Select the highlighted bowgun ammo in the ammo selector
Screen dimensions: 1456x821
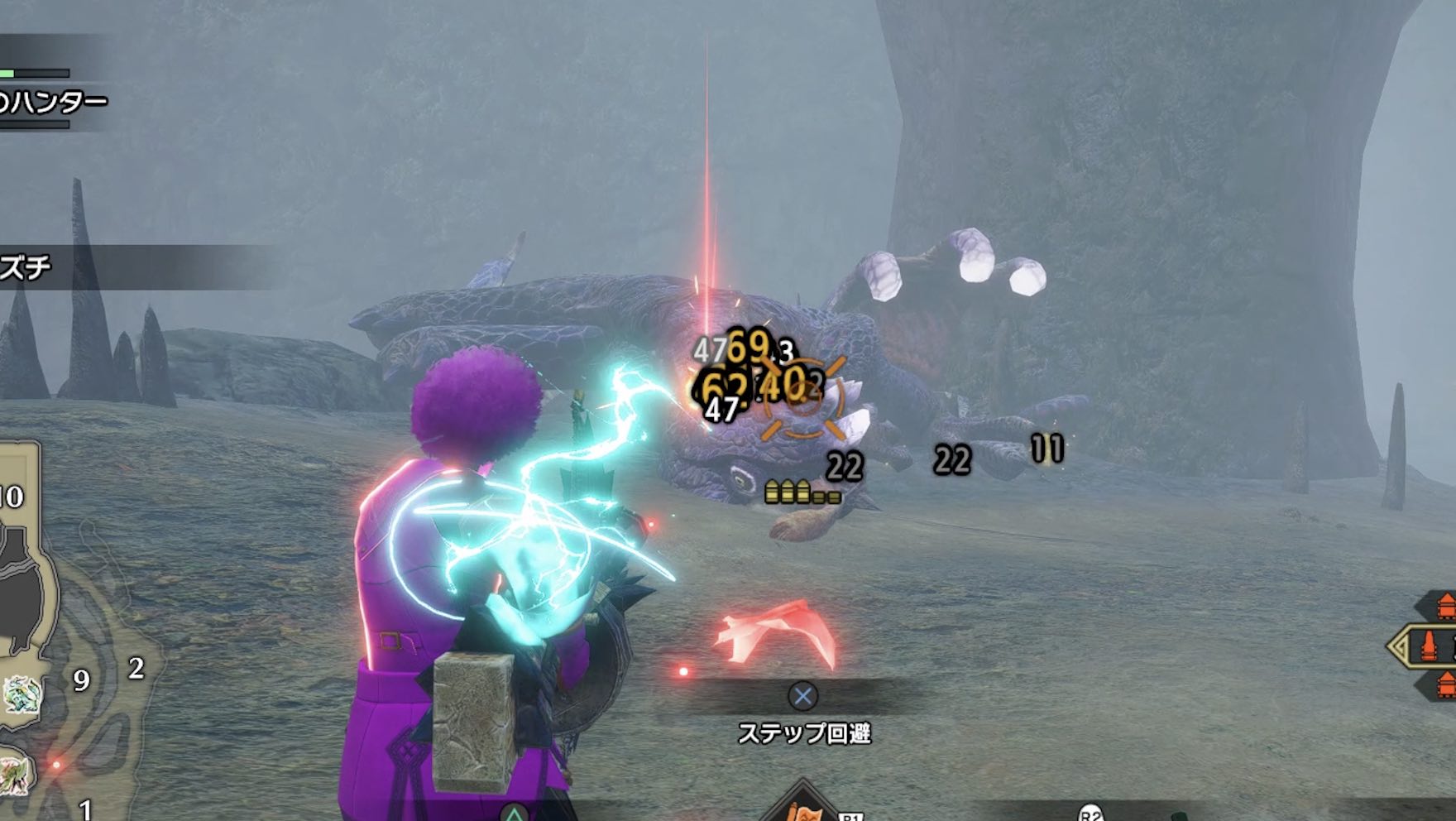(1430, 646)
